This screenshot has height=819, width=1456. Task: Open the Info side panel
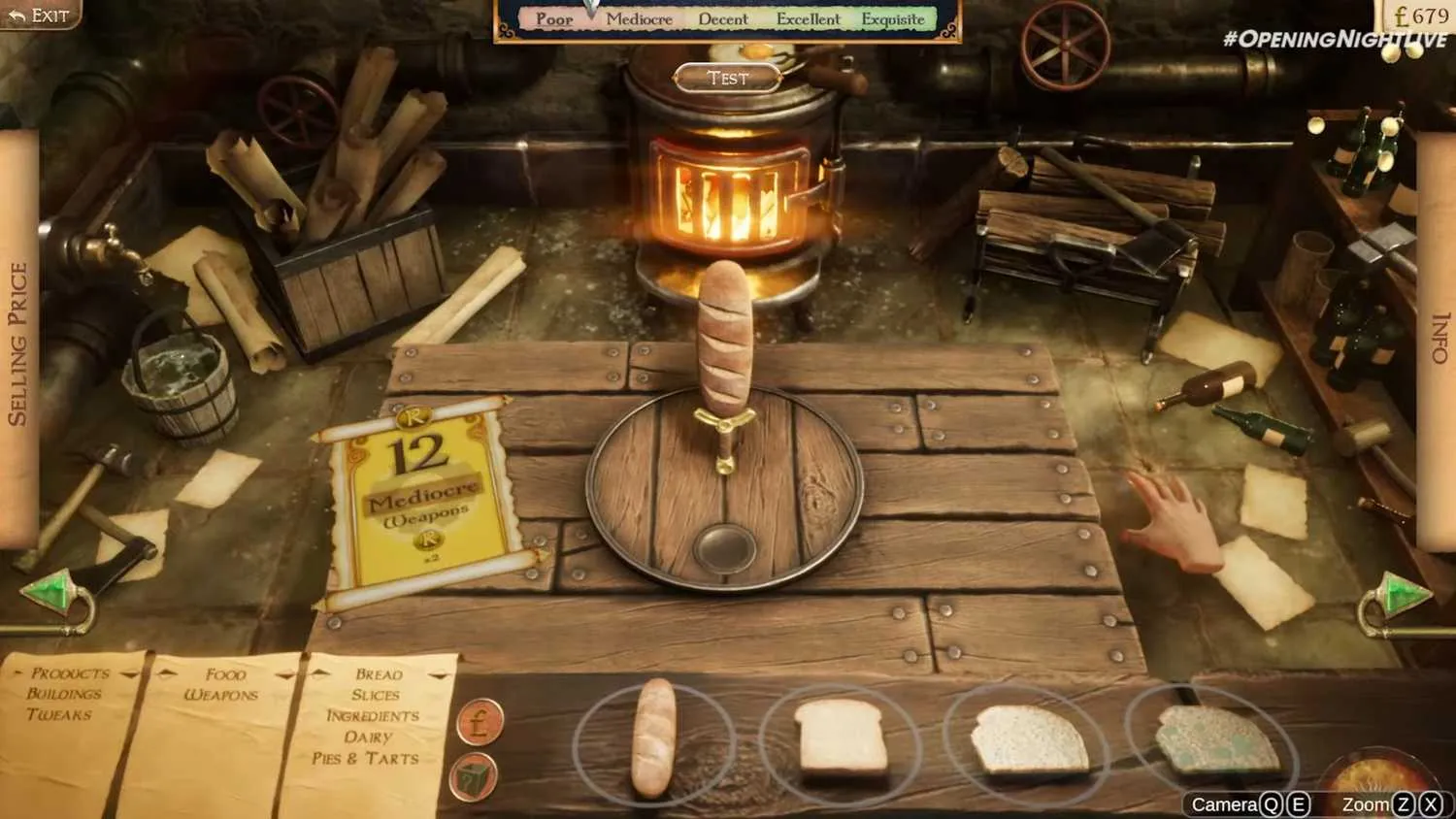coord(1439,338)
